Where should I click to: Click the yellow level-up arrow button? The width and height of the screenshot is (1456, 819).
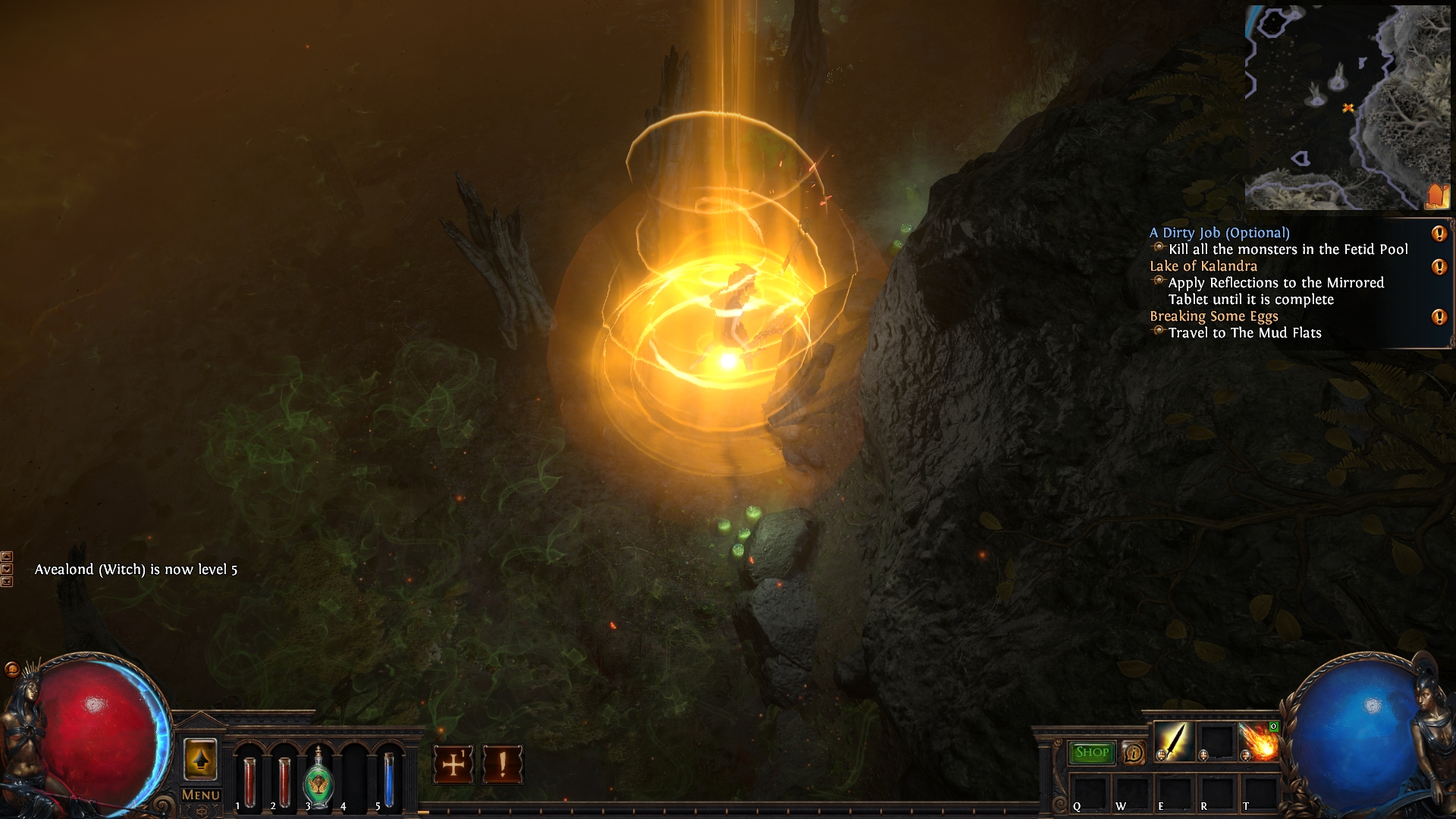click(x=200, y=759)
